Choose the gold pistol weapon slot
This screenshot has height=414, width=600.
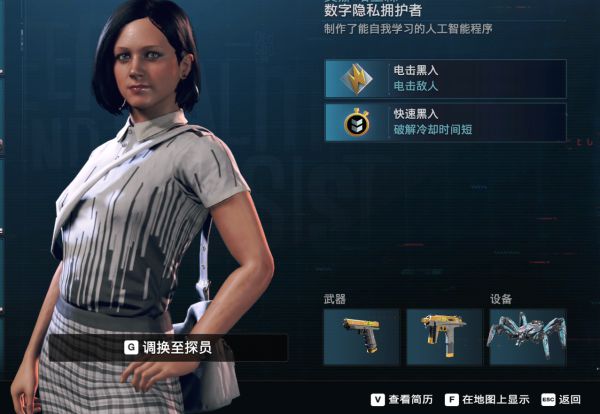(x=361, y=336)
